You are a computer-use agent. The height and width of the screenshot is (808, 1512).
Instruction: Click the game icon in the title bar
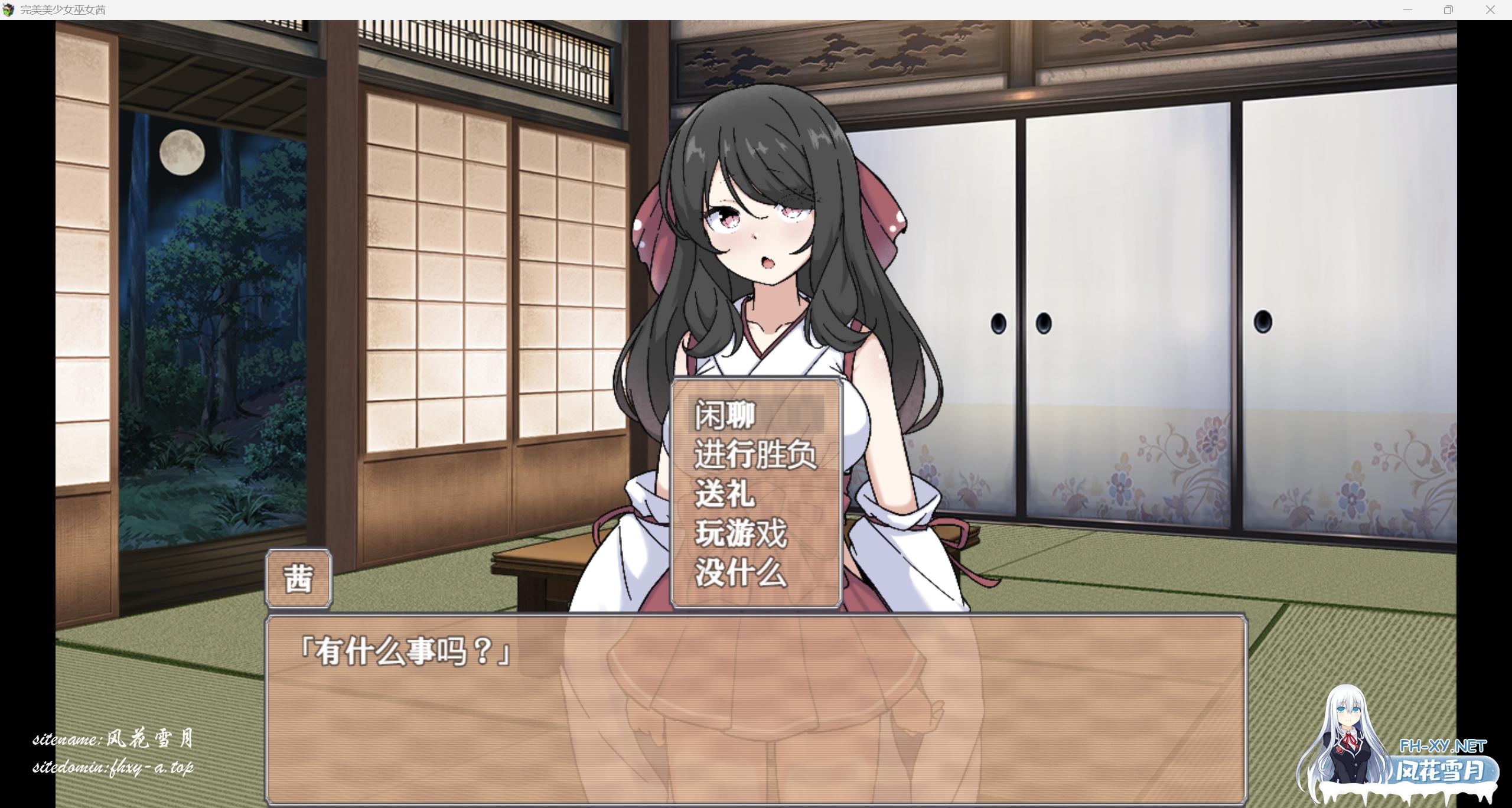coord(9,9)
